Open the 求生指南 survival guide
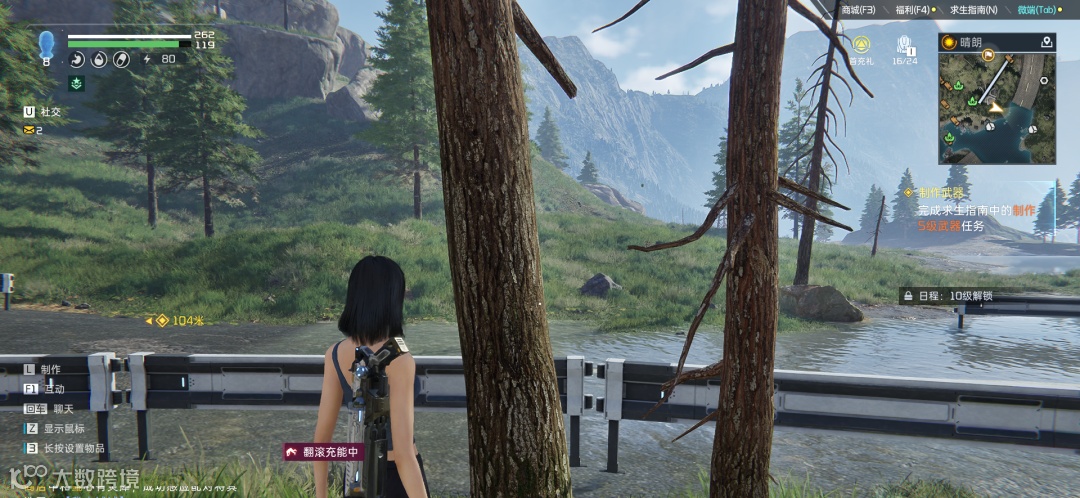Screen dimensions: 1080x498 (972, 9)
